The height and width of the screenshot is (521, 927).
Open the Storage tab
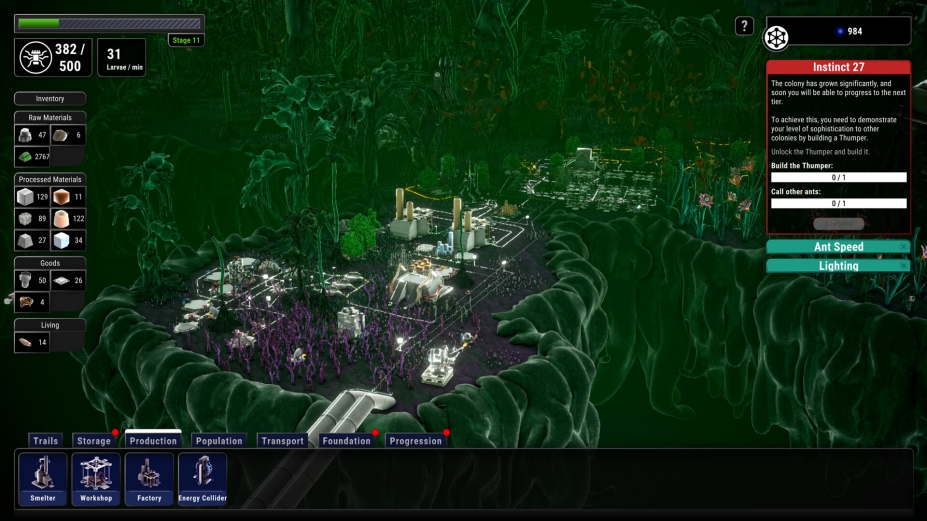pyautogui.click(x=93, y=441)
